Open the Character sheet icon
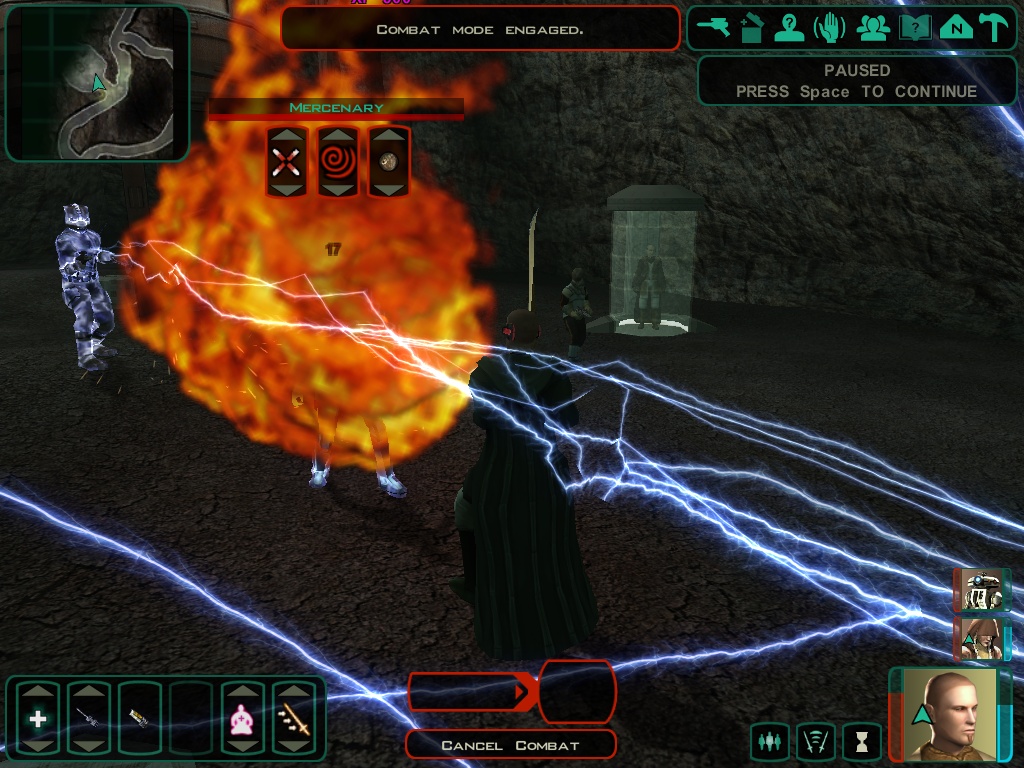Screen dimensions: 1024x768 pos(789,28)
